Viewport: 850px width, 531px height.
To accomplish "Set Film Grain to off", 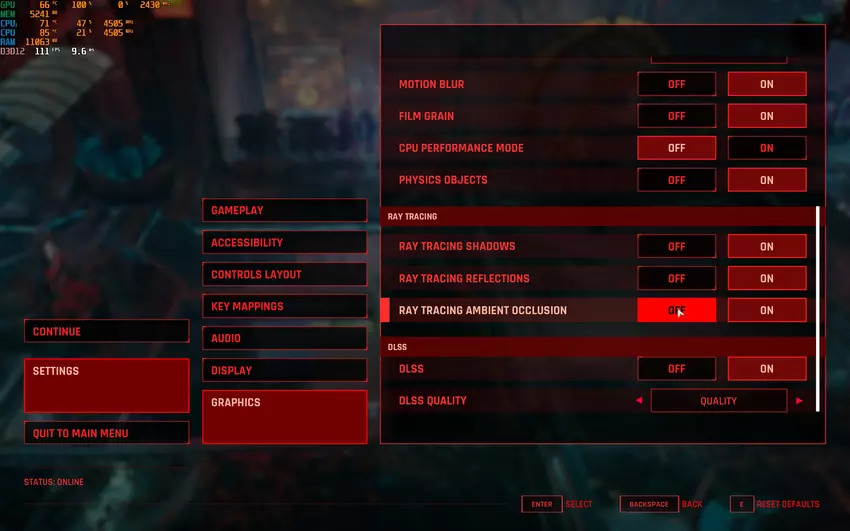I will pos(677,116).
